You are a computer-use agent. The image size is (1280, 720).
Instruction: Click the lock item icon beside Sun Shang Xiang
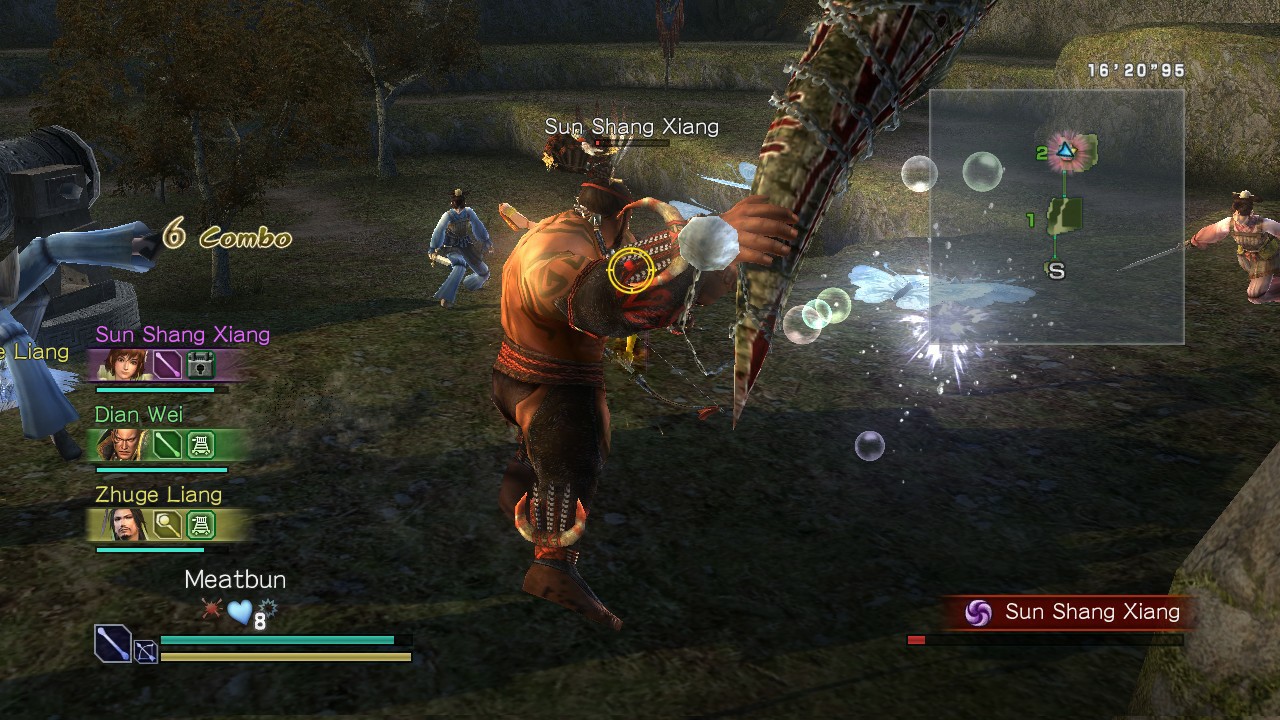[200, 365]
